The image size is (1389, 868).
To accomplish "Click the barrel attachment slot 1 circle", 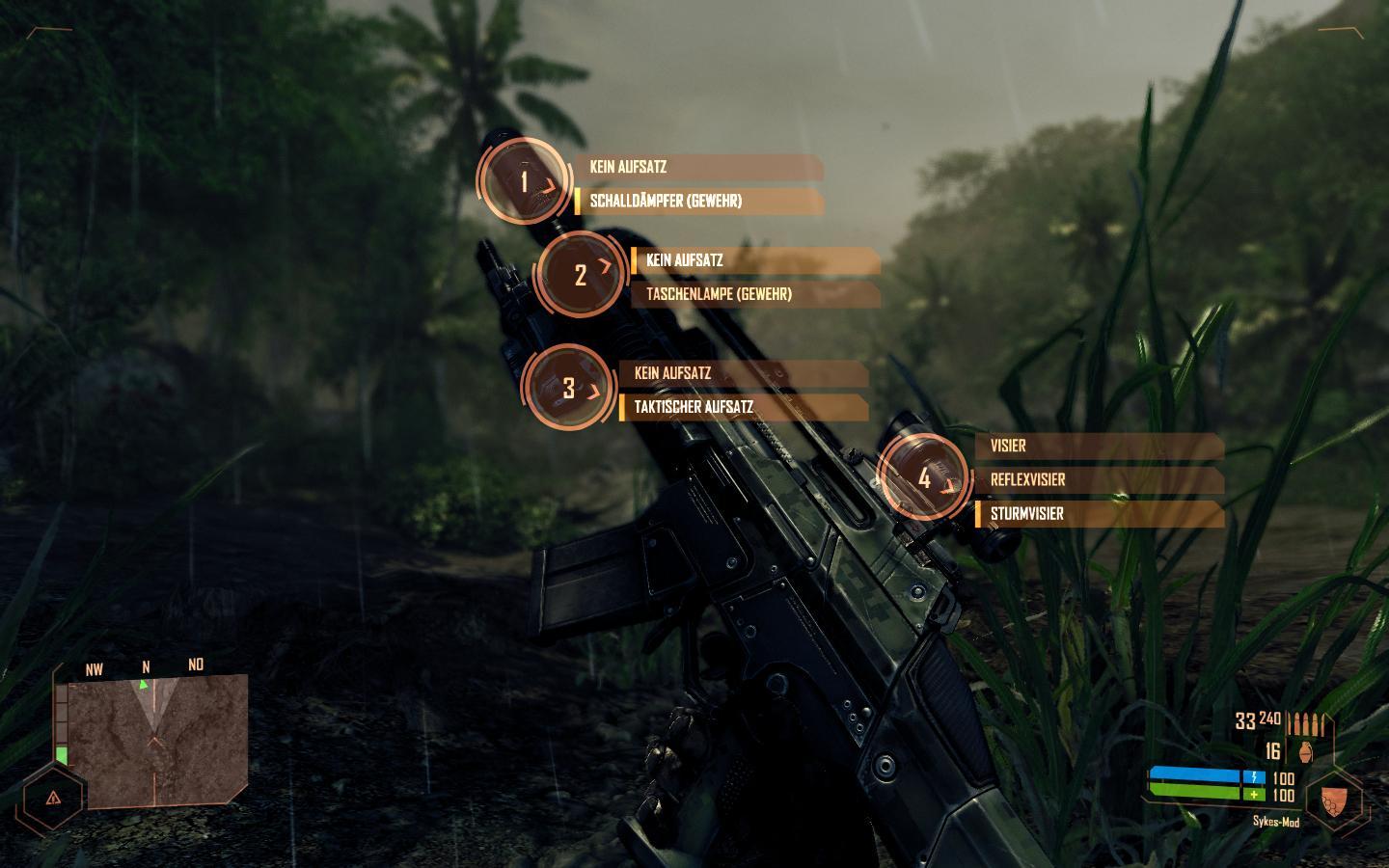I will pos(525,181).
